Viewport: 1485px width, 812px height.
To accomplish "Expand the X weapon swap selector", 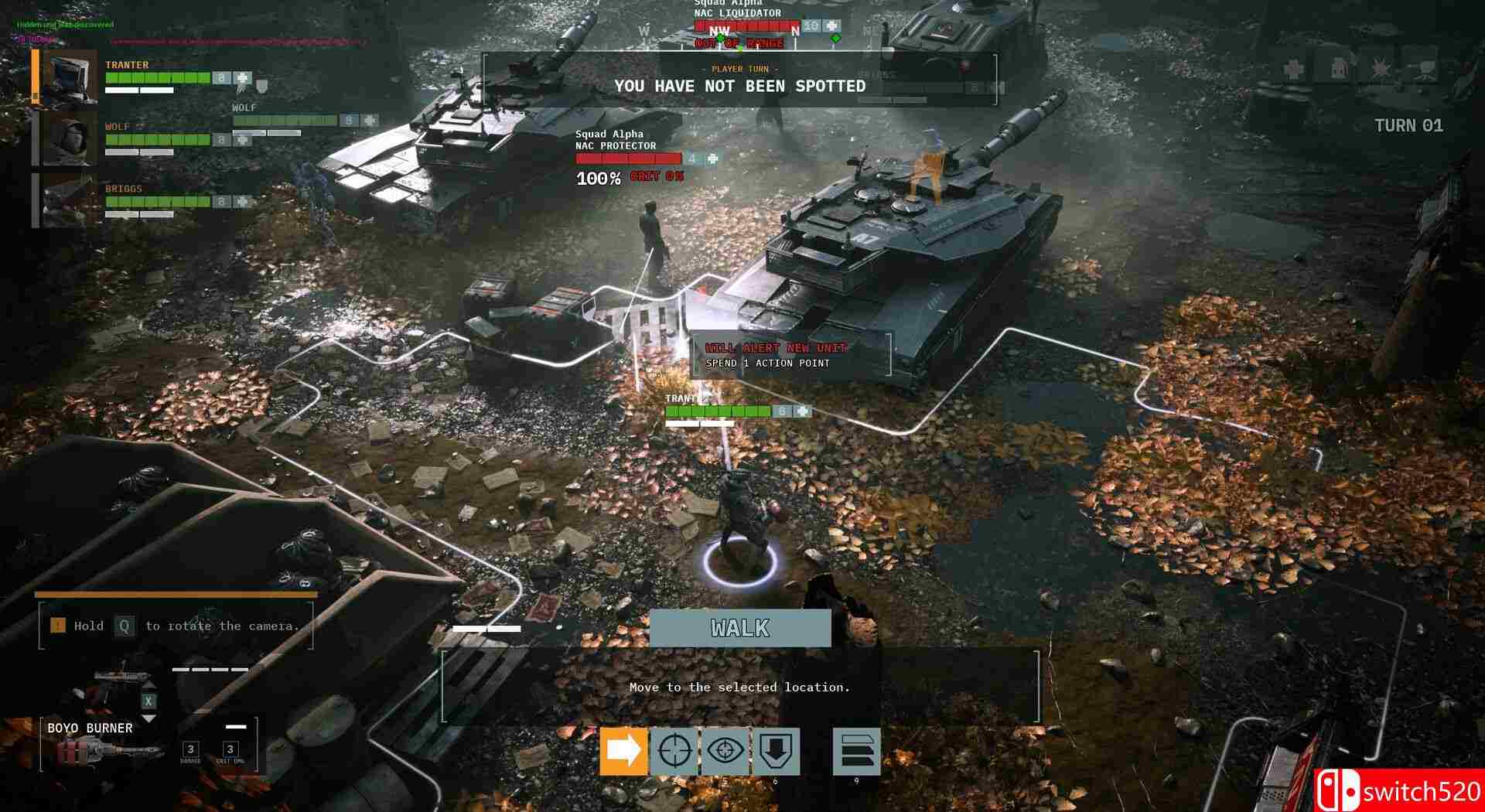I will coord(149,701).
